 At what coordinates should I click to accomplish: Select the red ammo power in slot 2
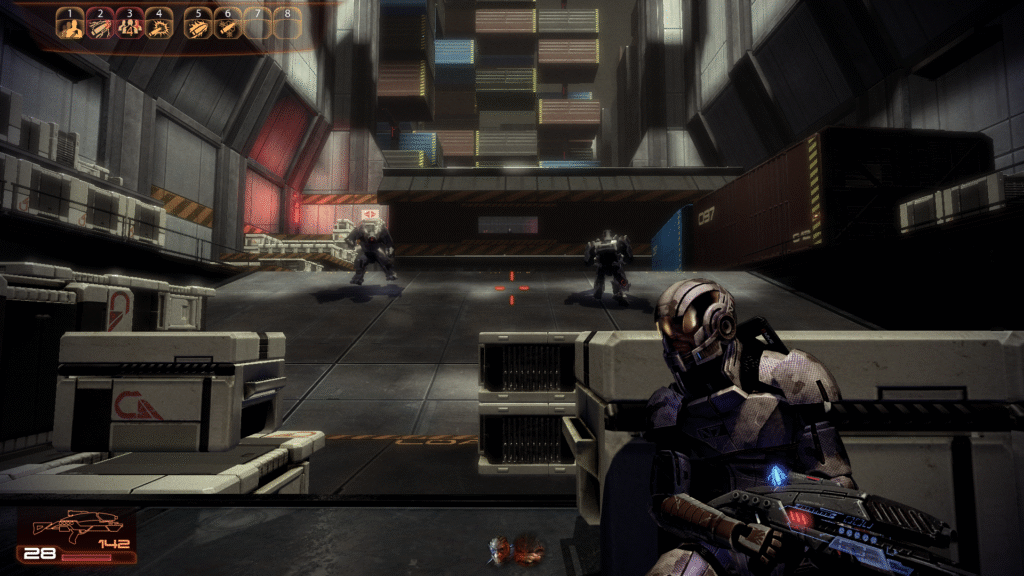(99, 25)
